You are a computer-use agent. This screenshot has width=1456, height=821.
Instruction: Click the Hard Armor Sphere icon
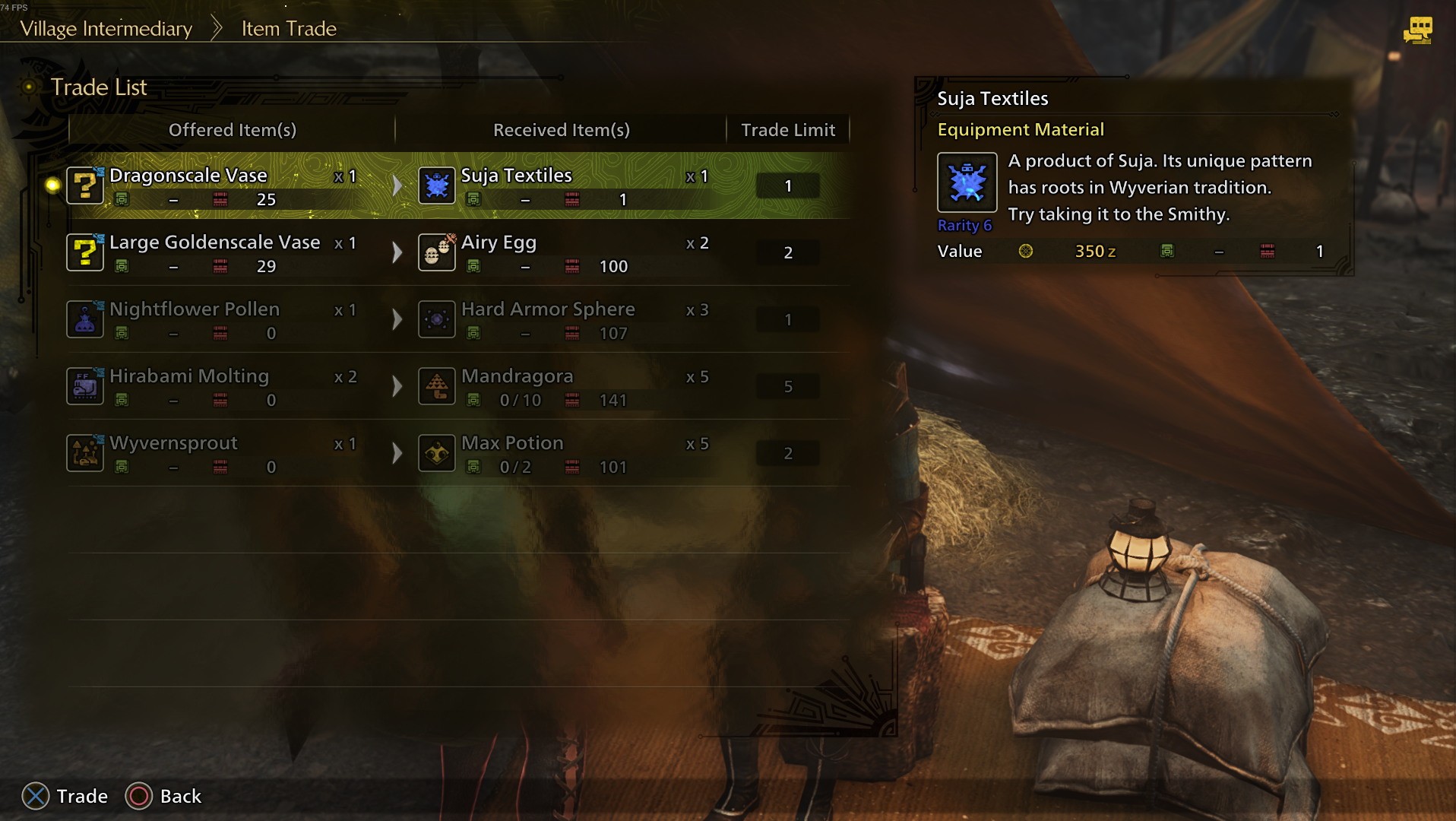[x=437, y=319]
